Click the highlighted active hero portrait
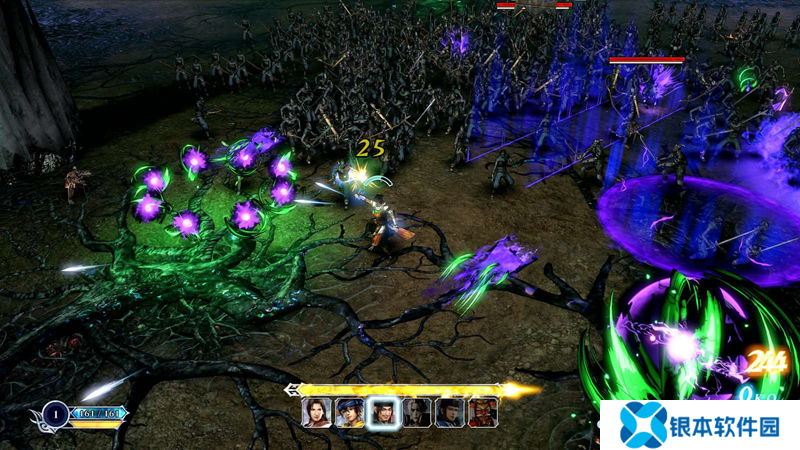Image resolution: width=800 pixels, height=450 pixels. click(x=382, y=412)
